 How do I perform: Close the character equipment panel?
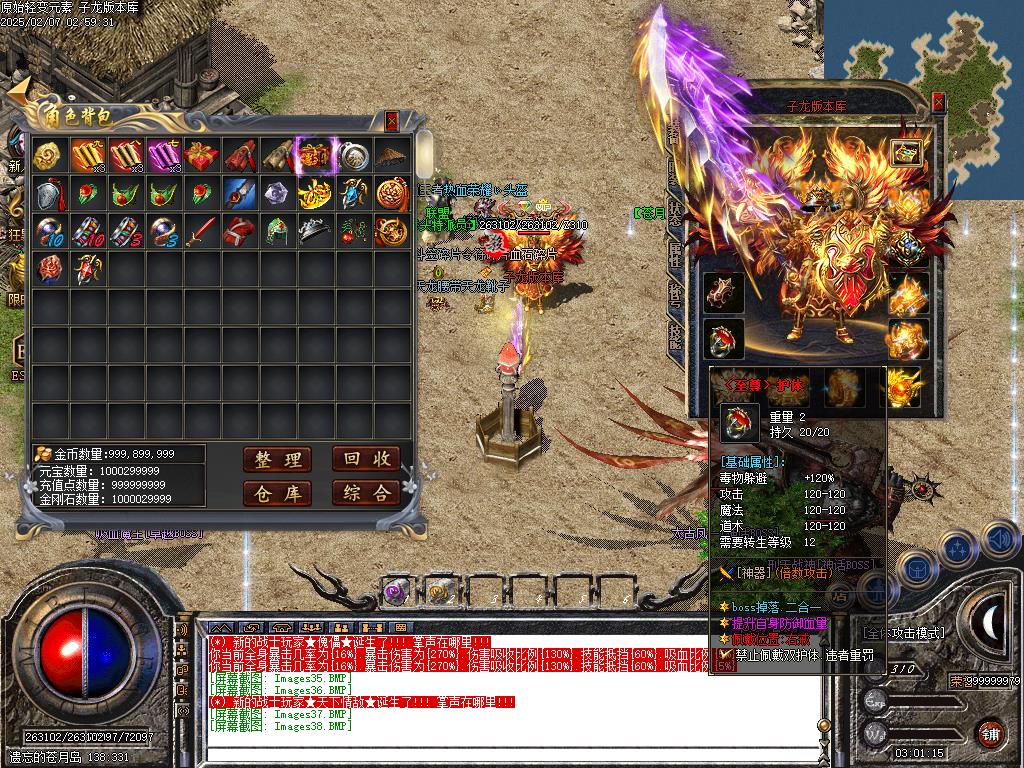click(x=938, y=102)
